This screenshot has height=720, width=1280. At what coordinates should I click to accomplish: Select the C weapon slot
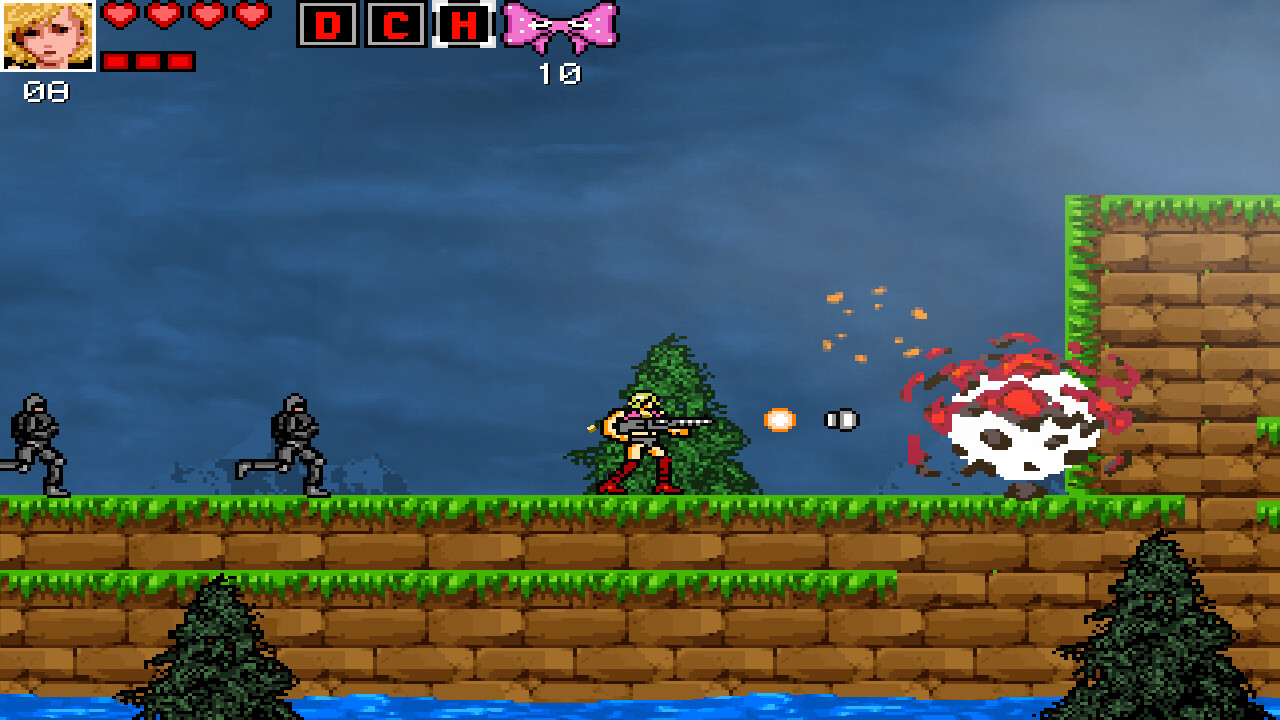click(x=396, y=25)
